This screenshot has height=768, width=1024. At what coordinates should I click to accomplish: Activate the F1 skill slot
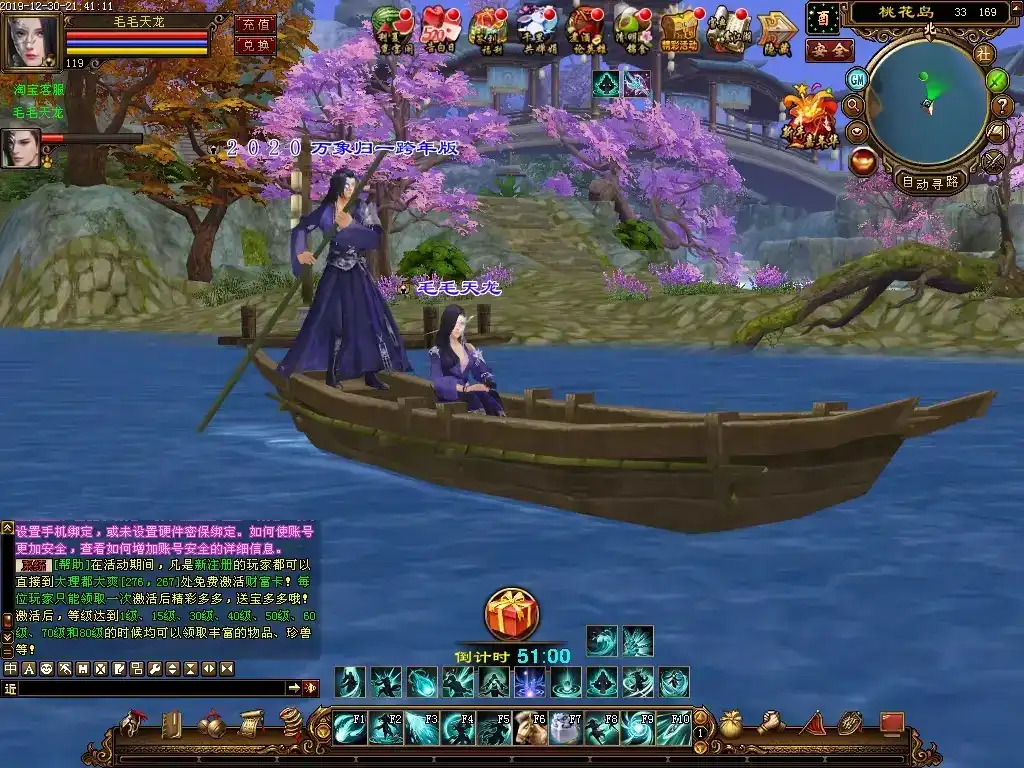coord(349,728)
